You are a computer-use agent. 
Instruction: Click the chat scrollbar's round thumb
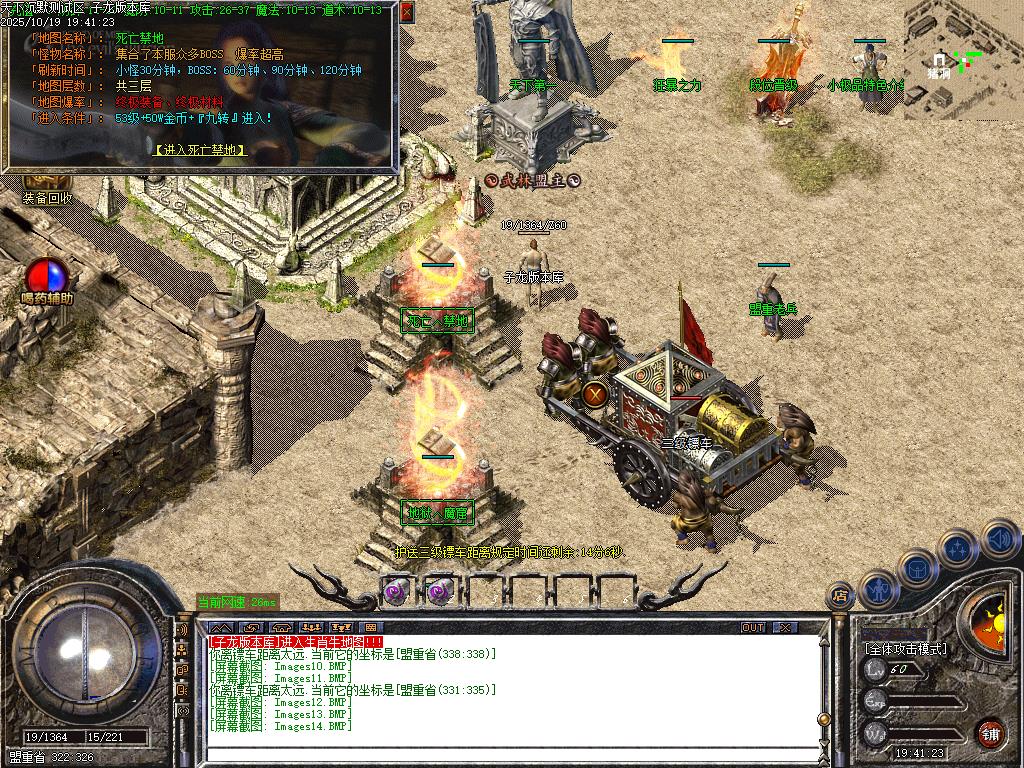[x=823, y=719]
